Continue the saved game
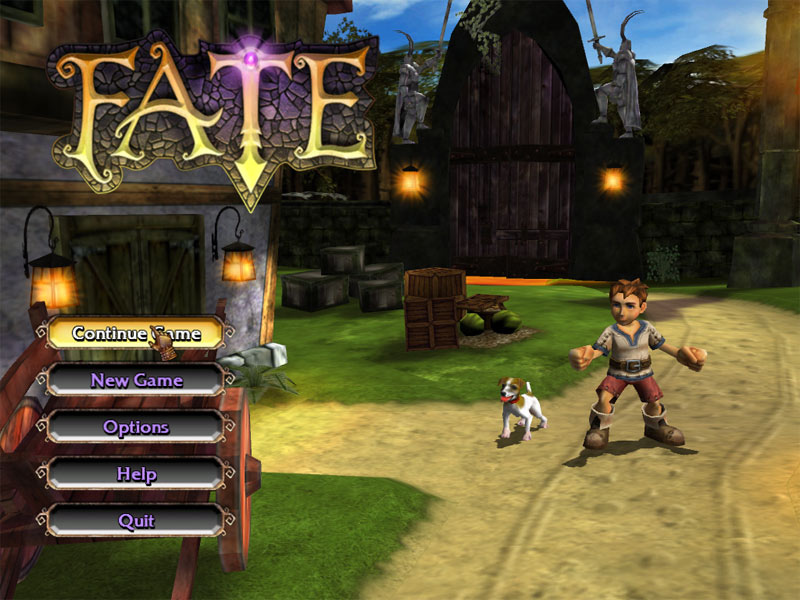Screen dimensions: 800x600 pos(136,333)
